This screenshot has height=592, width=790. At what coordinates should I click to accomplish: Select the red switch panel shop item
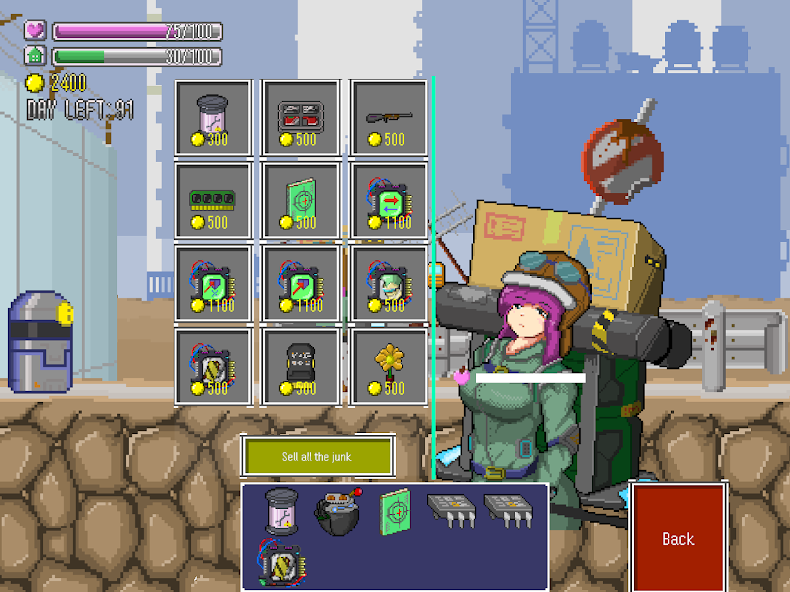(x=301, y=118)
